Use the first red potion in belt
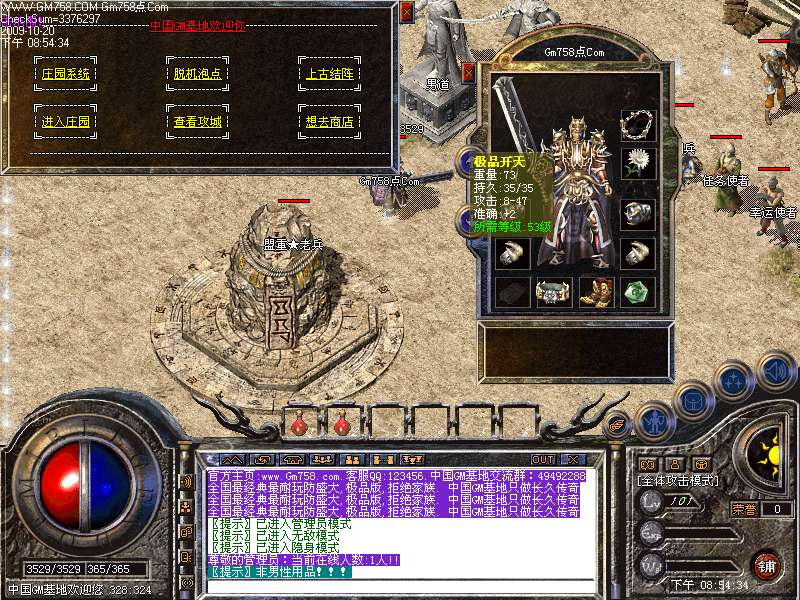This screenshot has height=600, width=800. [300, 425]
